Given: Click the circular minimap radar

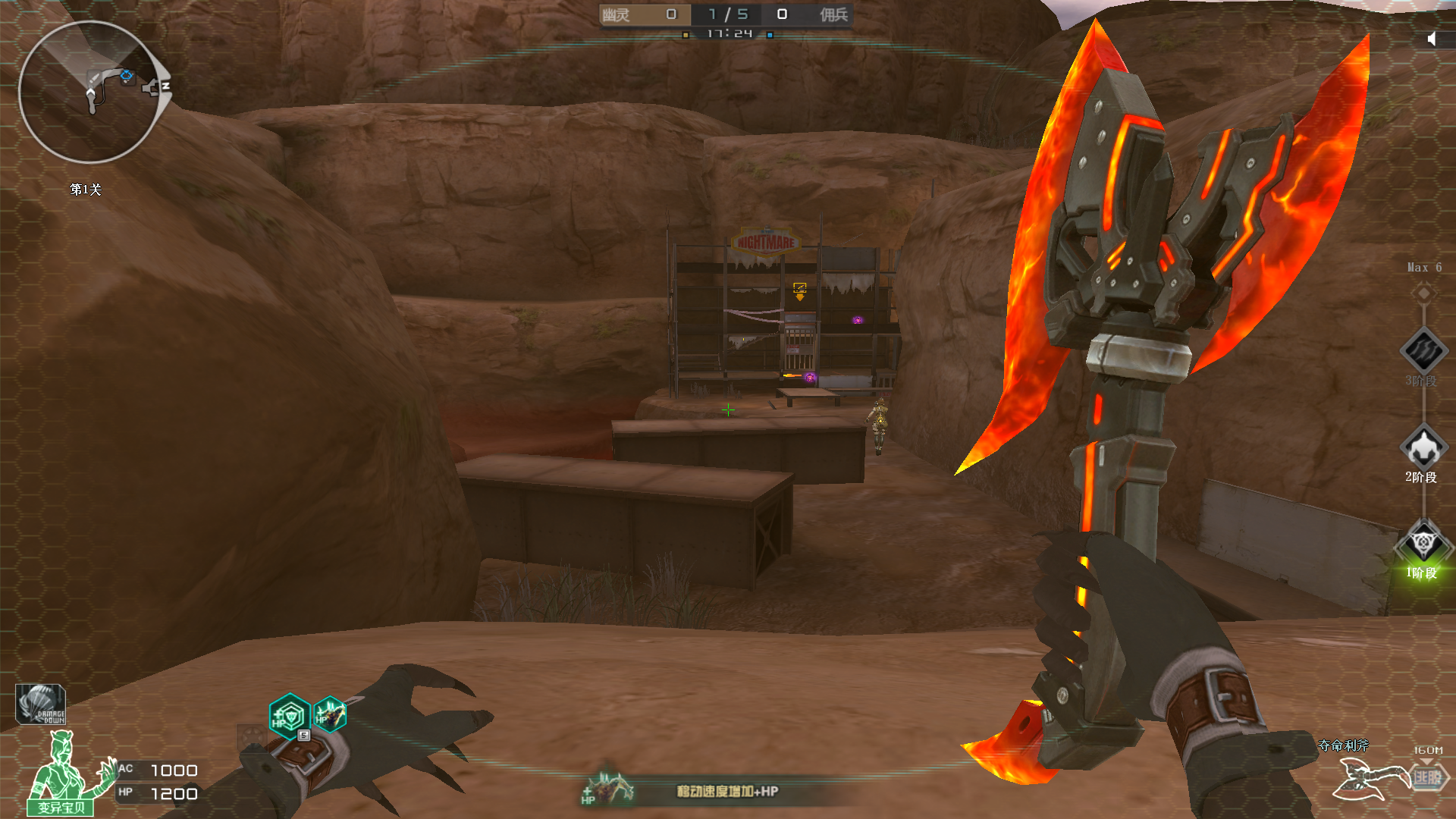Looking at the screenshot, I should pyautogui.click(x=89, y=92).
